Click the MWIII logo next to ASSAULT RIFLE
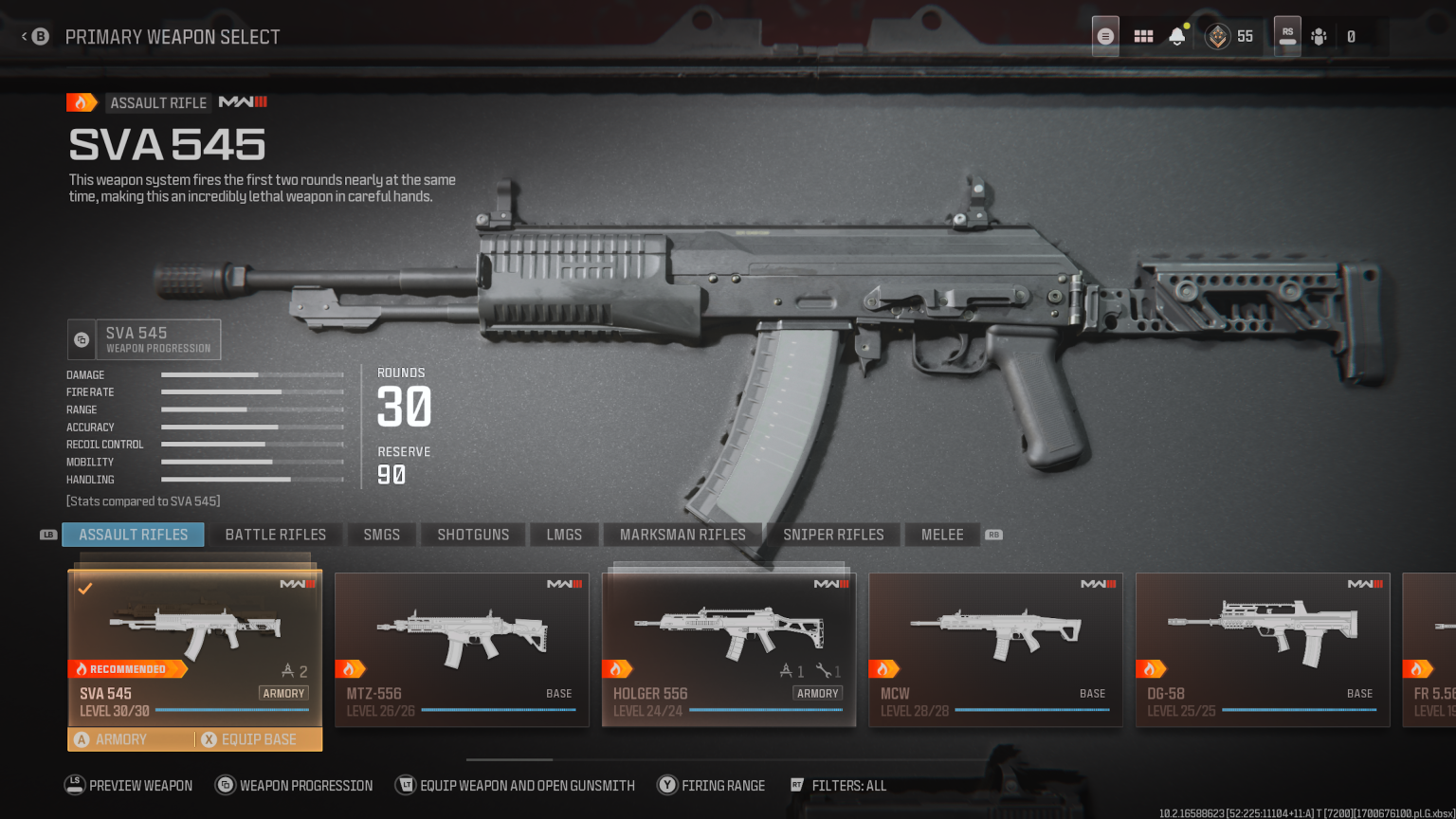This screenshot has width=1456, height=819. 242,102
